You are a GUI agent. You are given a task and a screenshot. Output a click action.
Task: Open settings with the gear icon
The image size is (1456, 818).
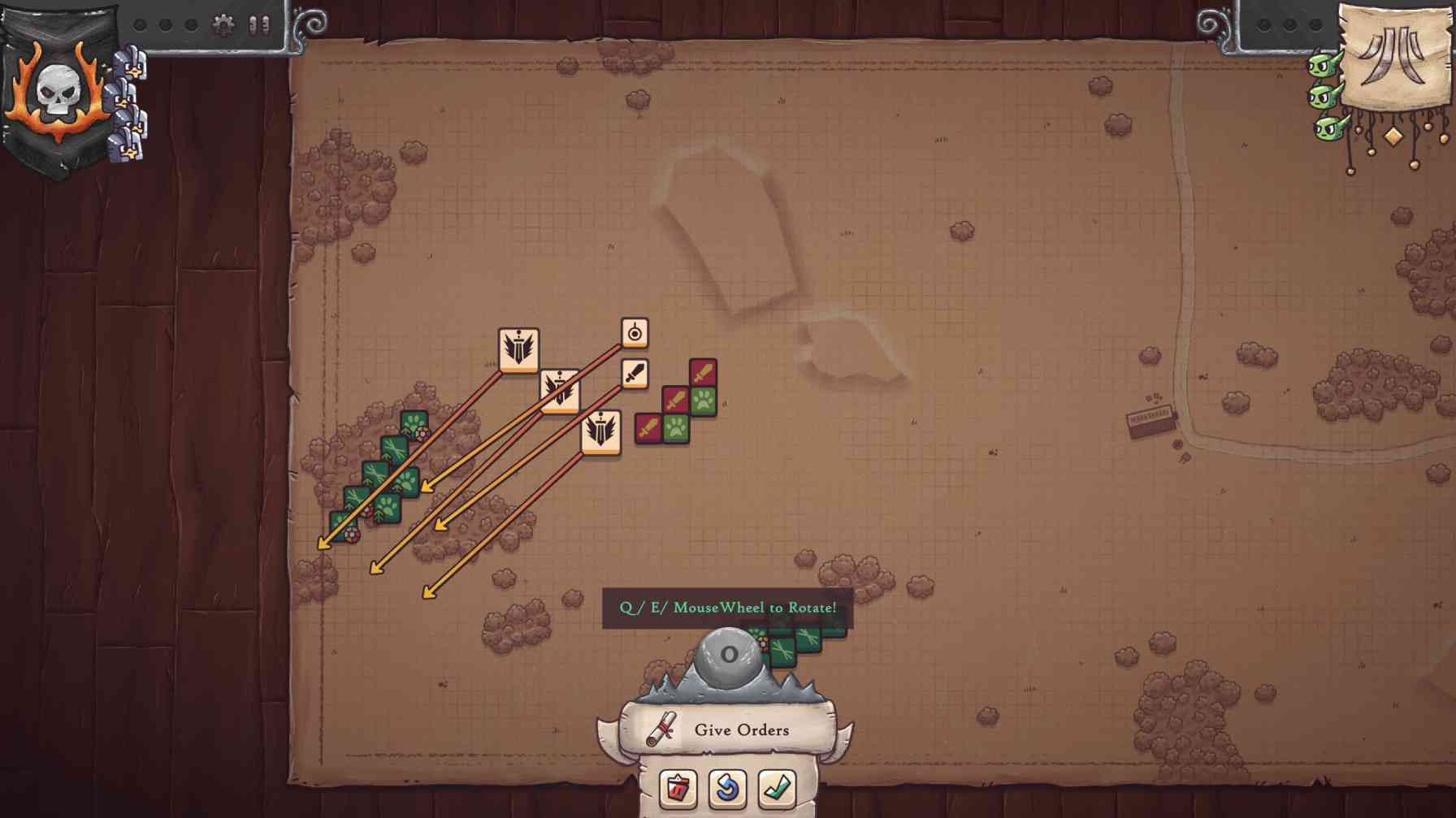pos(223,25)
